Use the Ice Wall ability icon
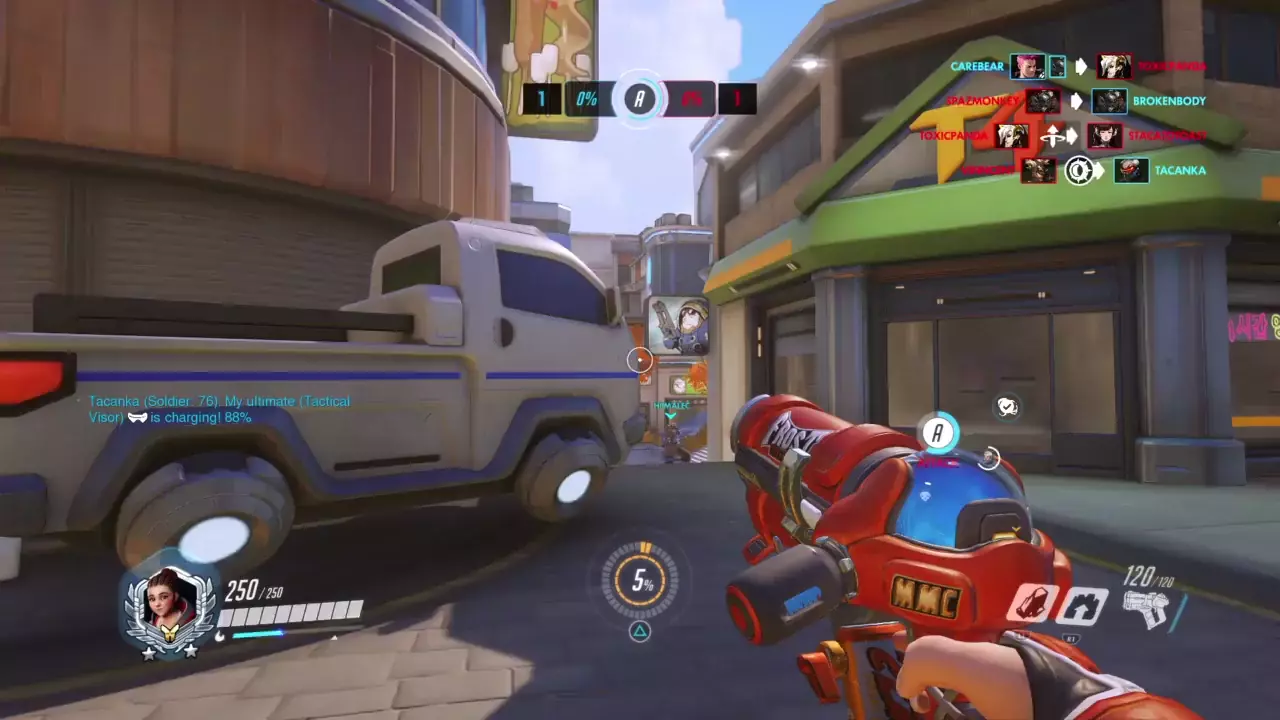The height and width of the screenshot is (720, 1280). (x=1084, y=605)
